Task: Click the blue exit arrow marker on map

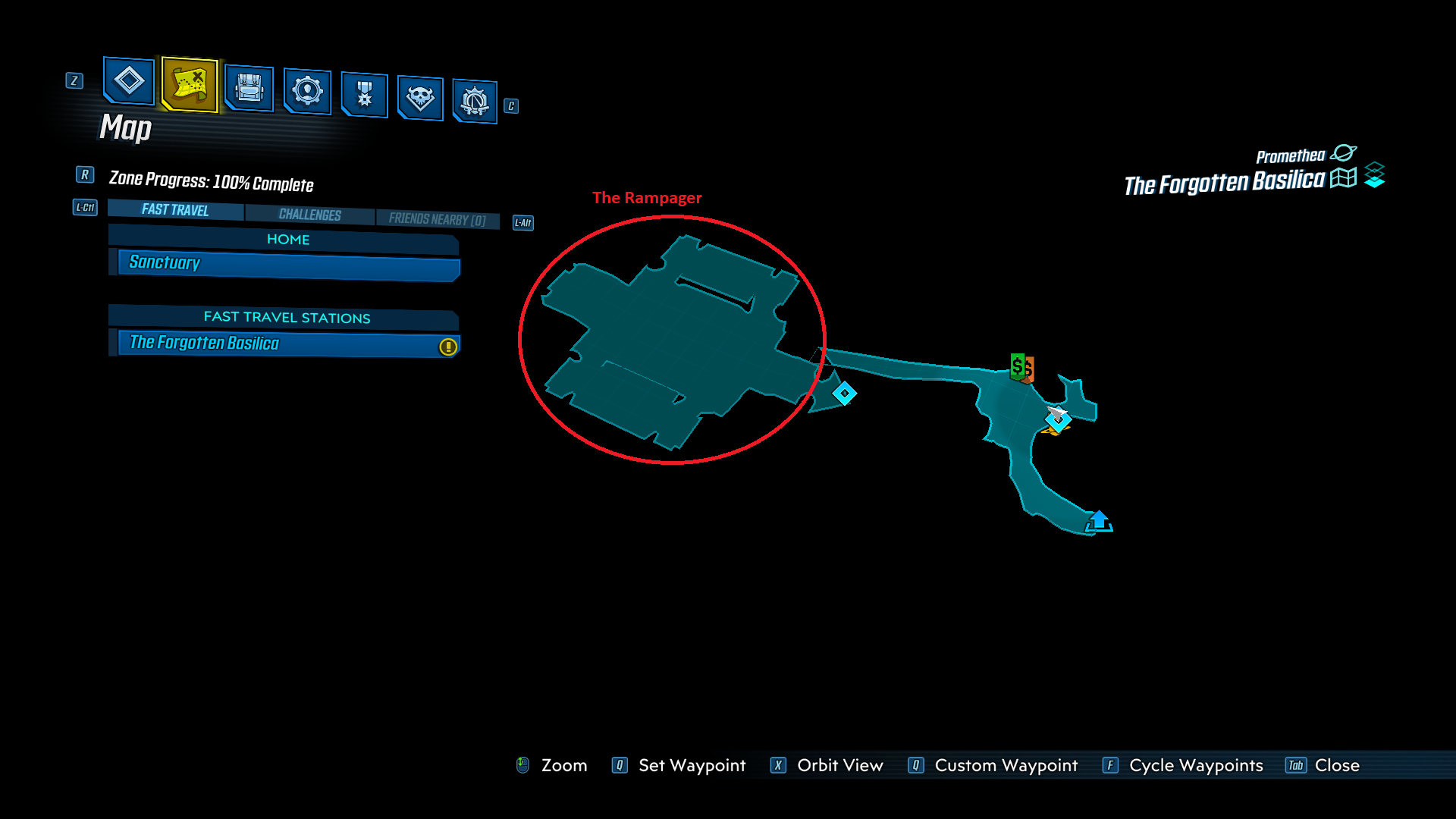Action: (1100, 519)
